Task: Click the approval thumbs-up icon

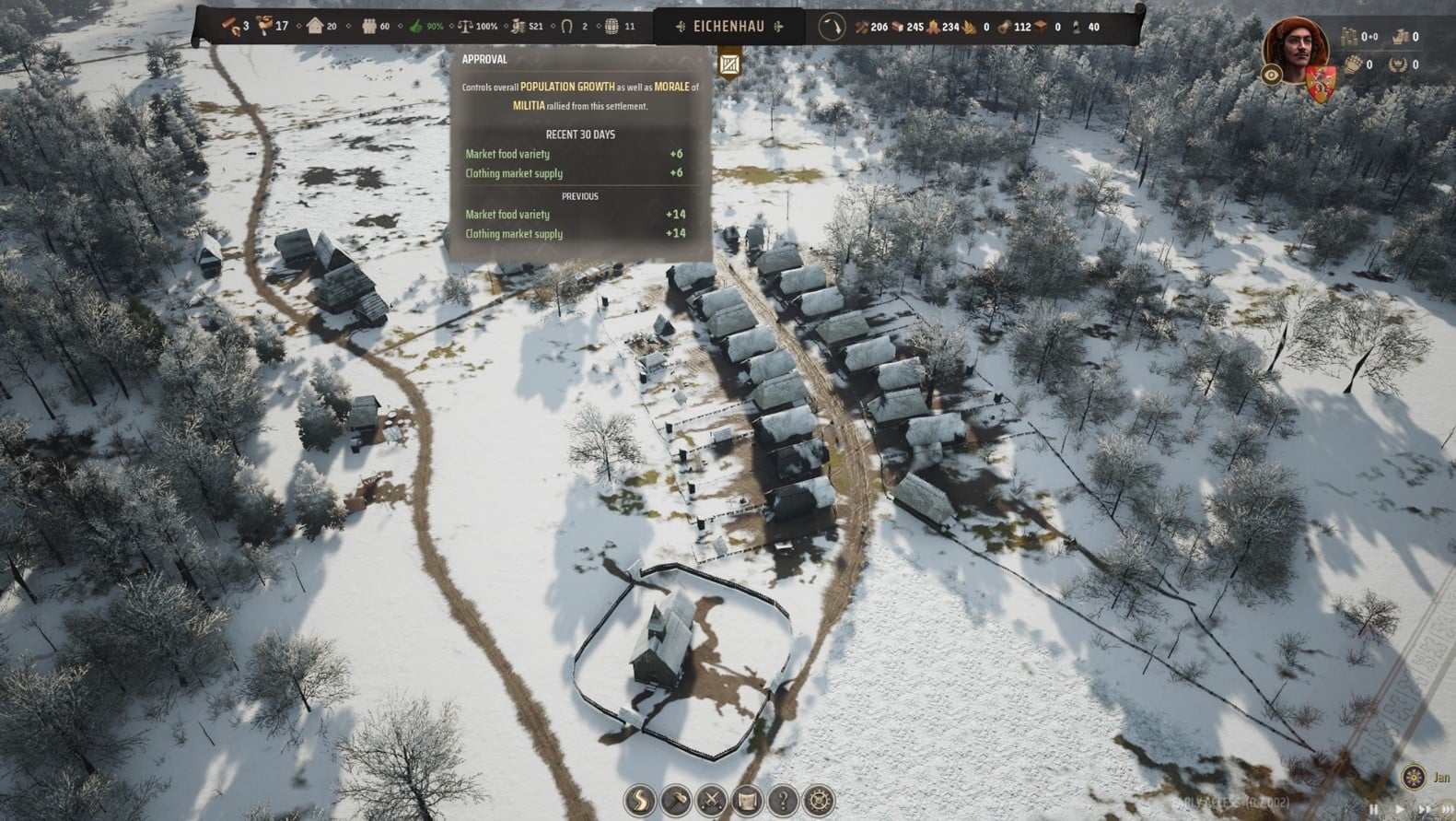Action: coord(414,27)
